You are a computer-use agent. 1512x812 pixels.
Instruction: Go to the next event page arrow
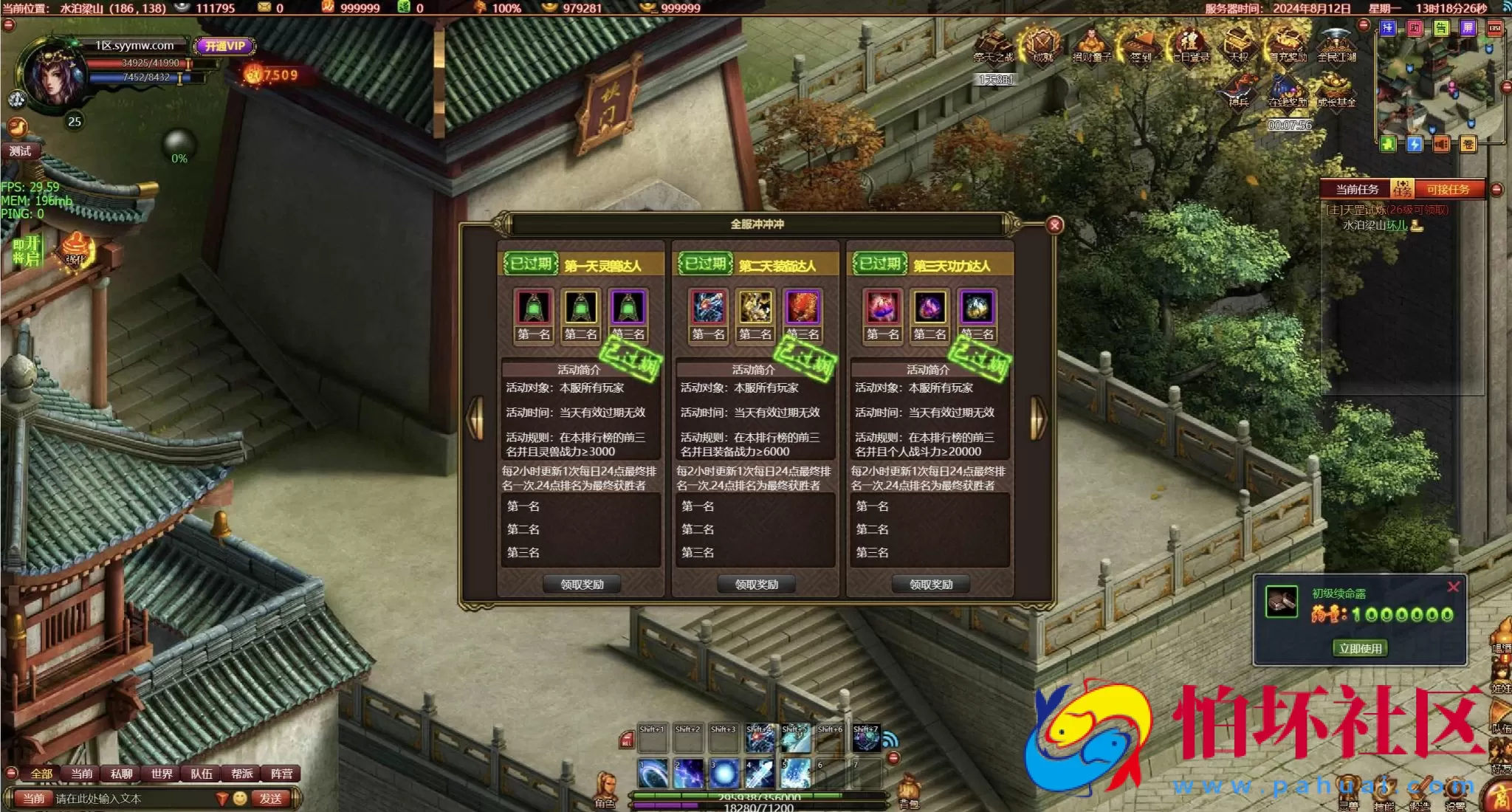[1037, 418]
